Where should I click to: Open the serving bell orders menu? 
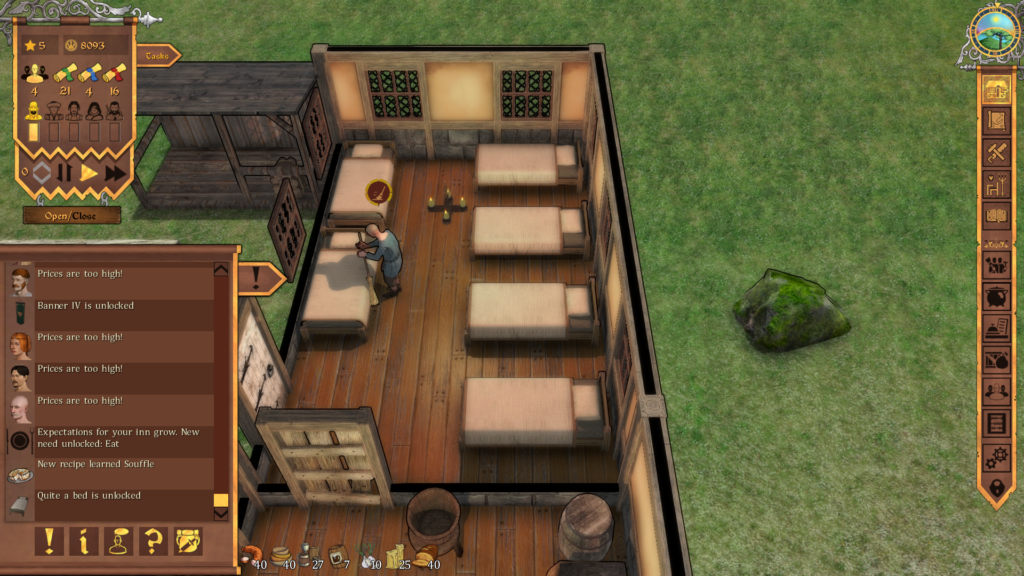[995, 328]
